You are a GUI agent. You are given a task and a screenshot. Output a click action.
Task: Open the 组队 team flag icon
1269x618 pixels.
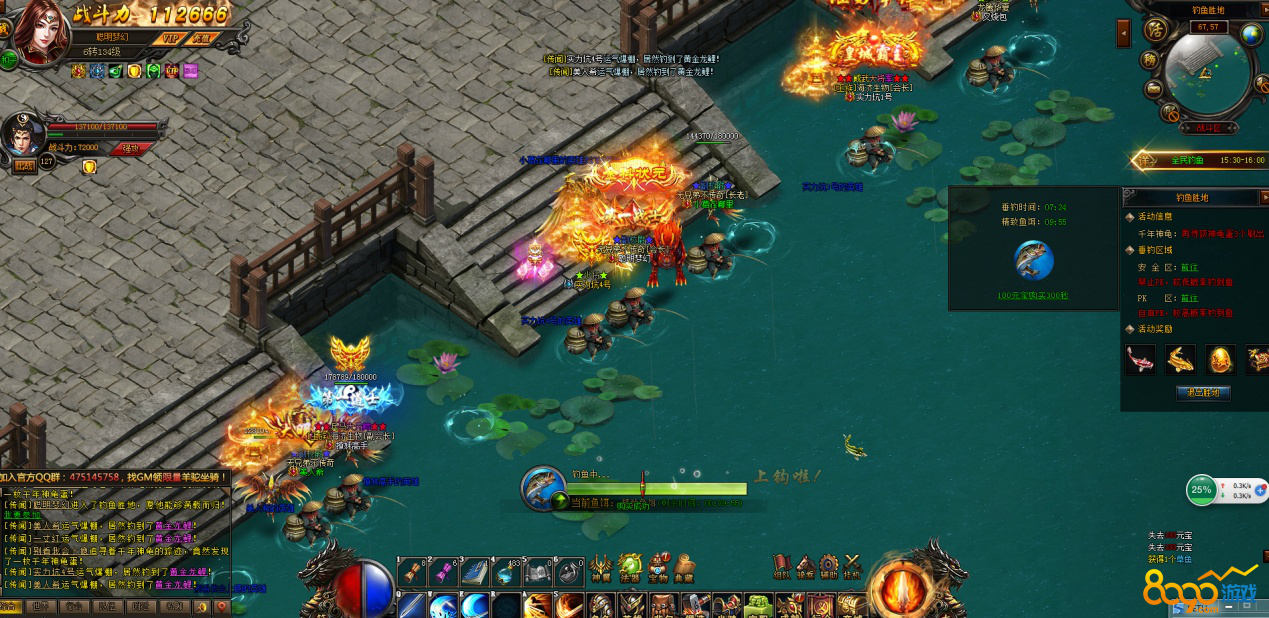(x=781, y=566)
